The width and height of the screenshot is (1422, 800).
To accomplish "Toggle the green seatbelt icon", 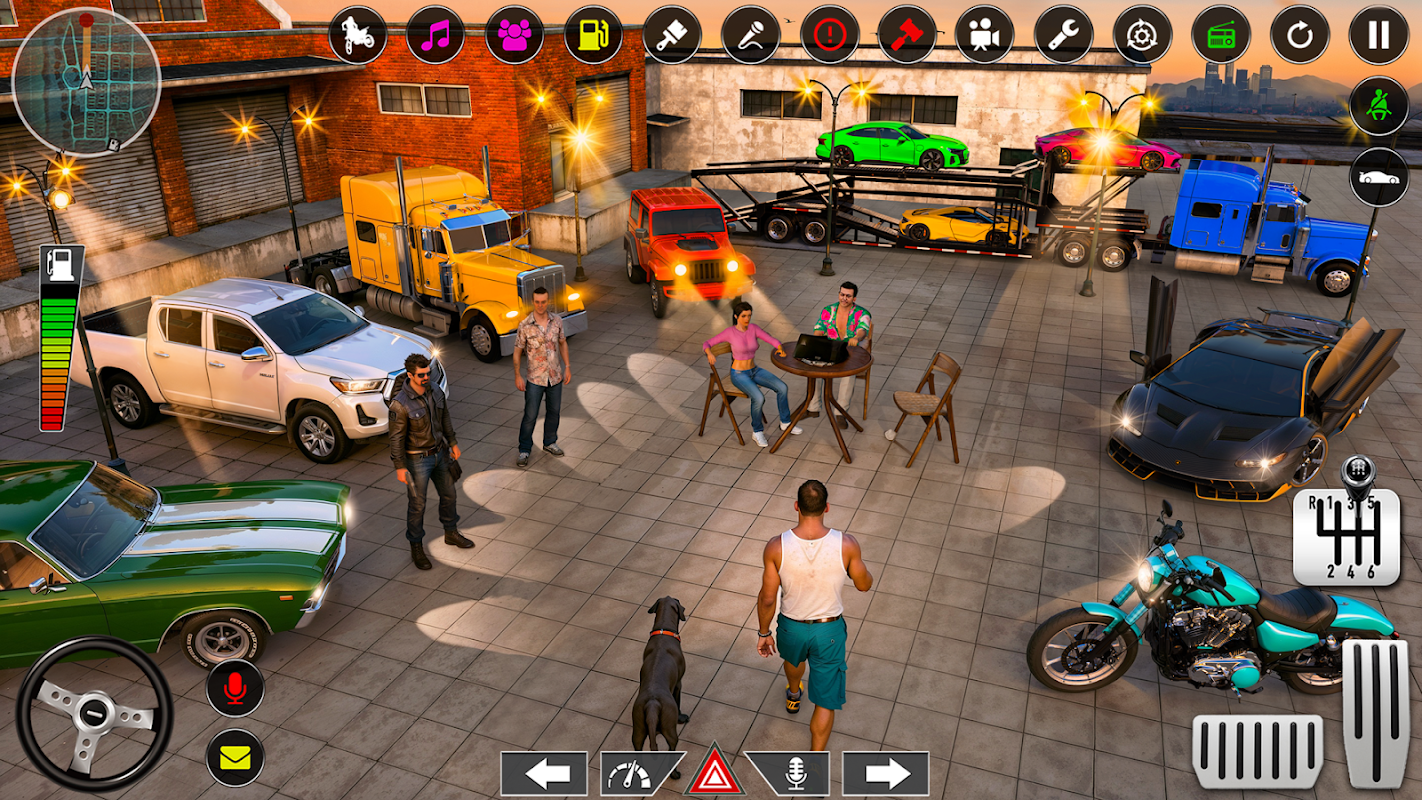I will click(x=1378, y=106).
